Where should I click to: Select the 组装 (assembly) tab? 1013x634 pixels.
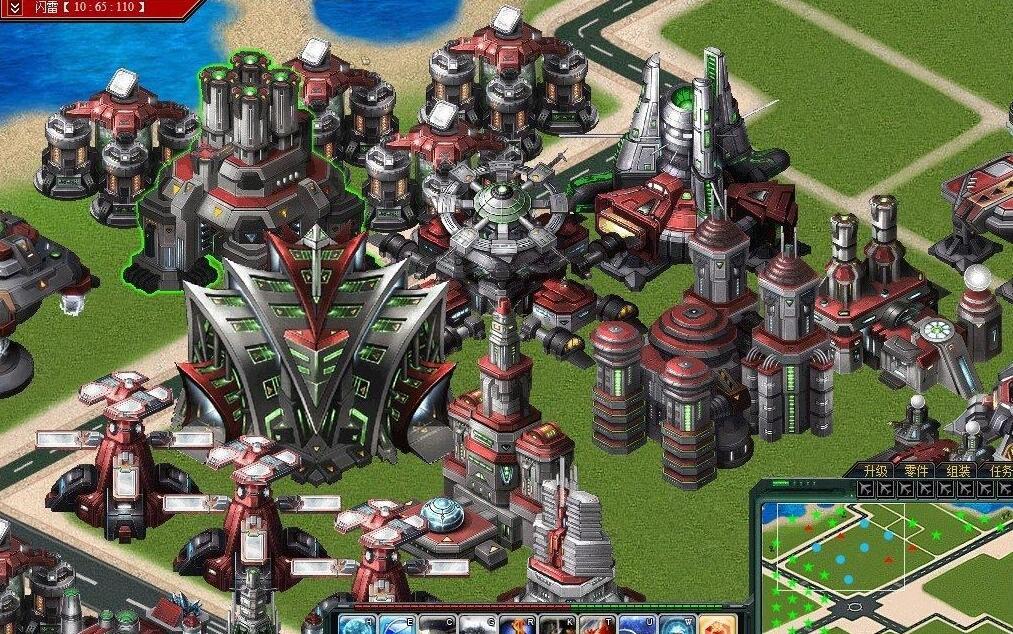point(959,470)
